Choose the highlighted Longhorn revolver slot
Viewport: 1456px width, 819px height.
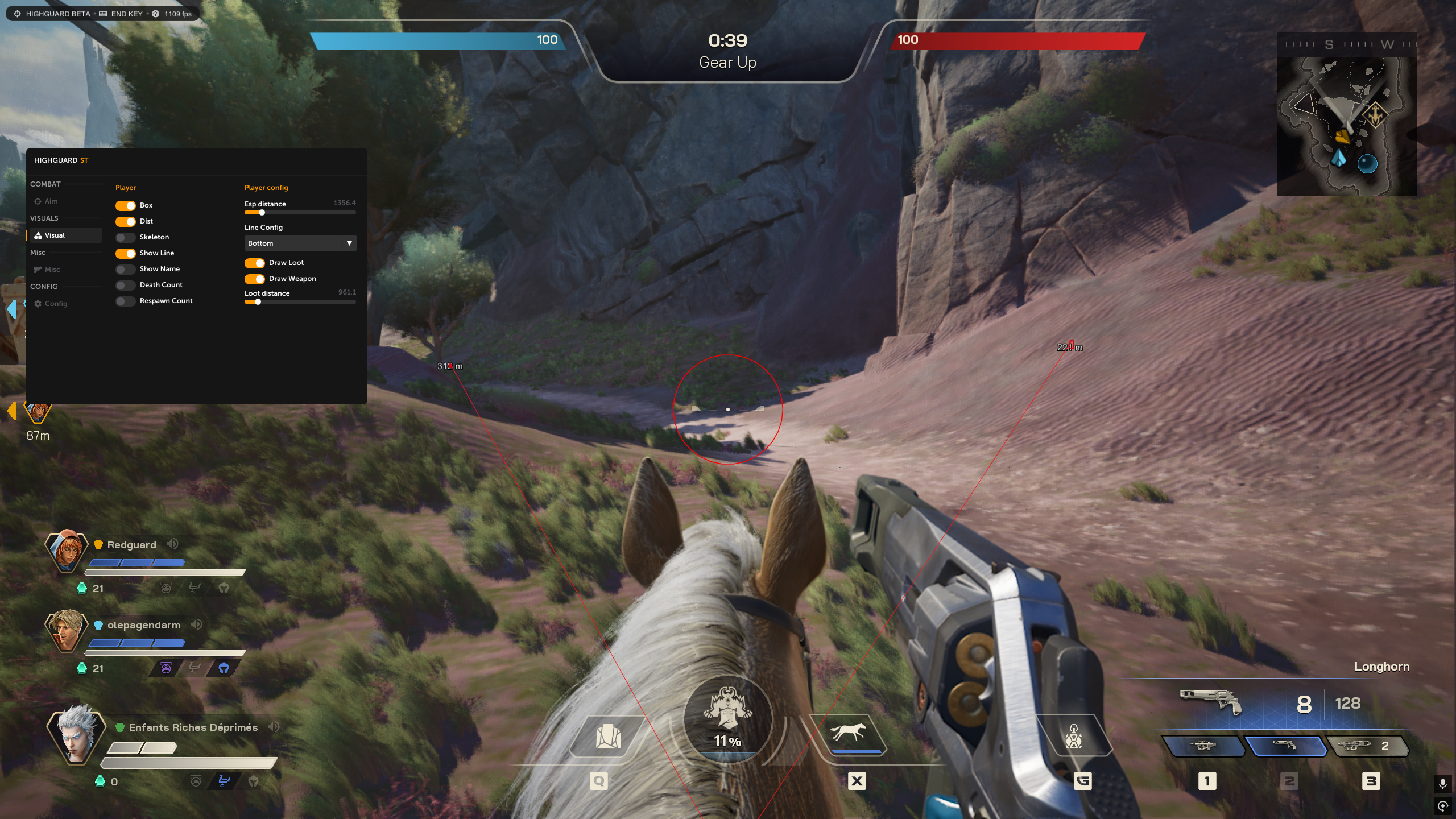1285,746
